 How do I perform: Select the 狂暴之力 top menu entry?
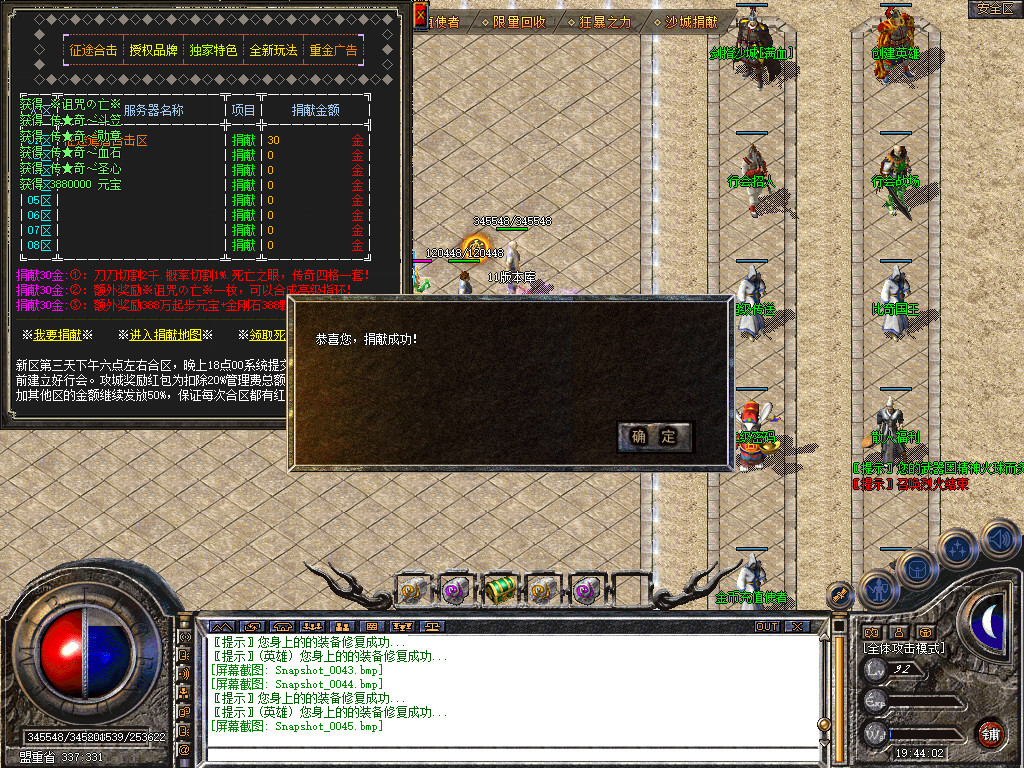tap(605, 21)
